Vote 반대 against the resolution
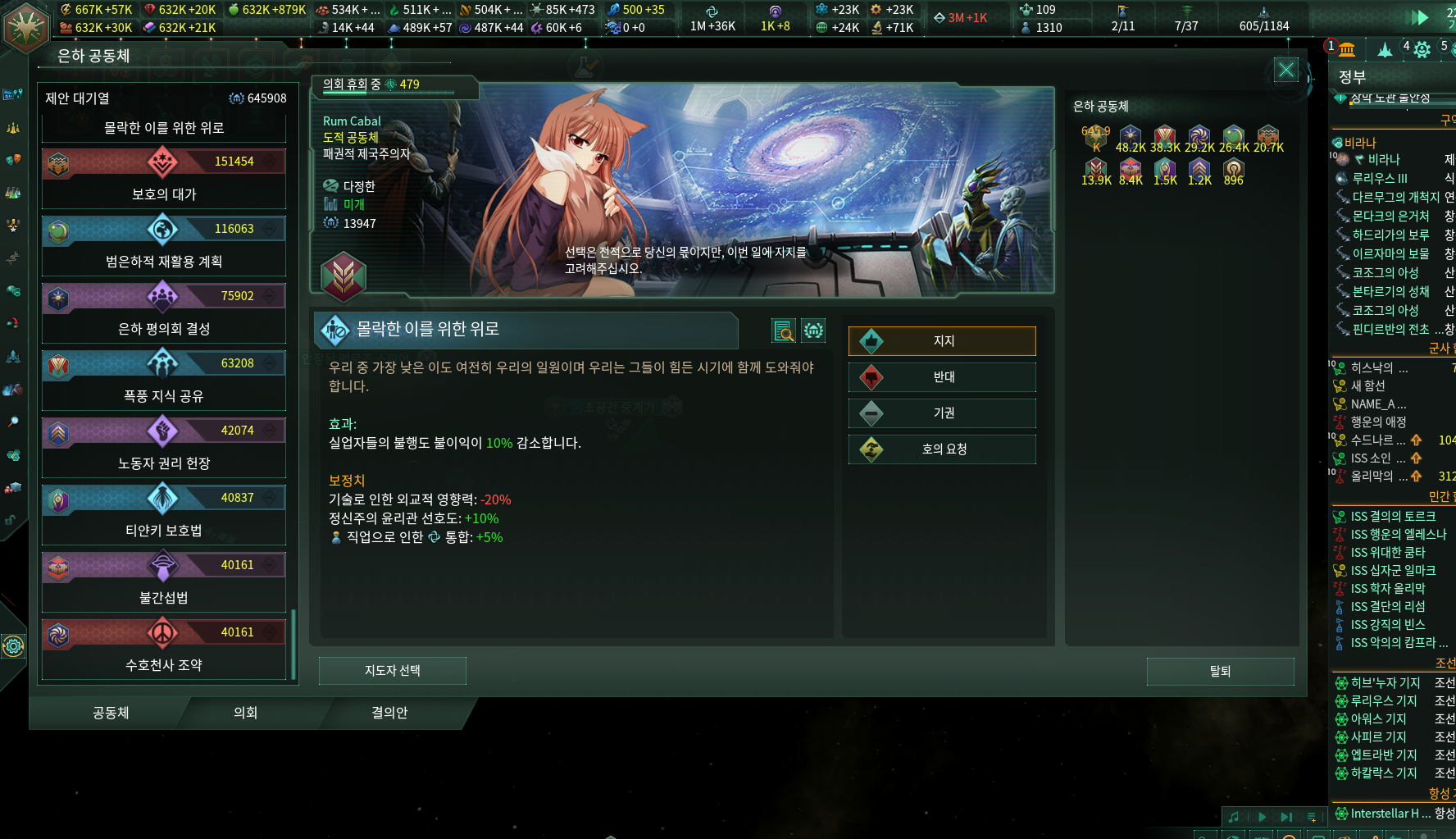This screenshot has width=1456, height=839. 942,377
